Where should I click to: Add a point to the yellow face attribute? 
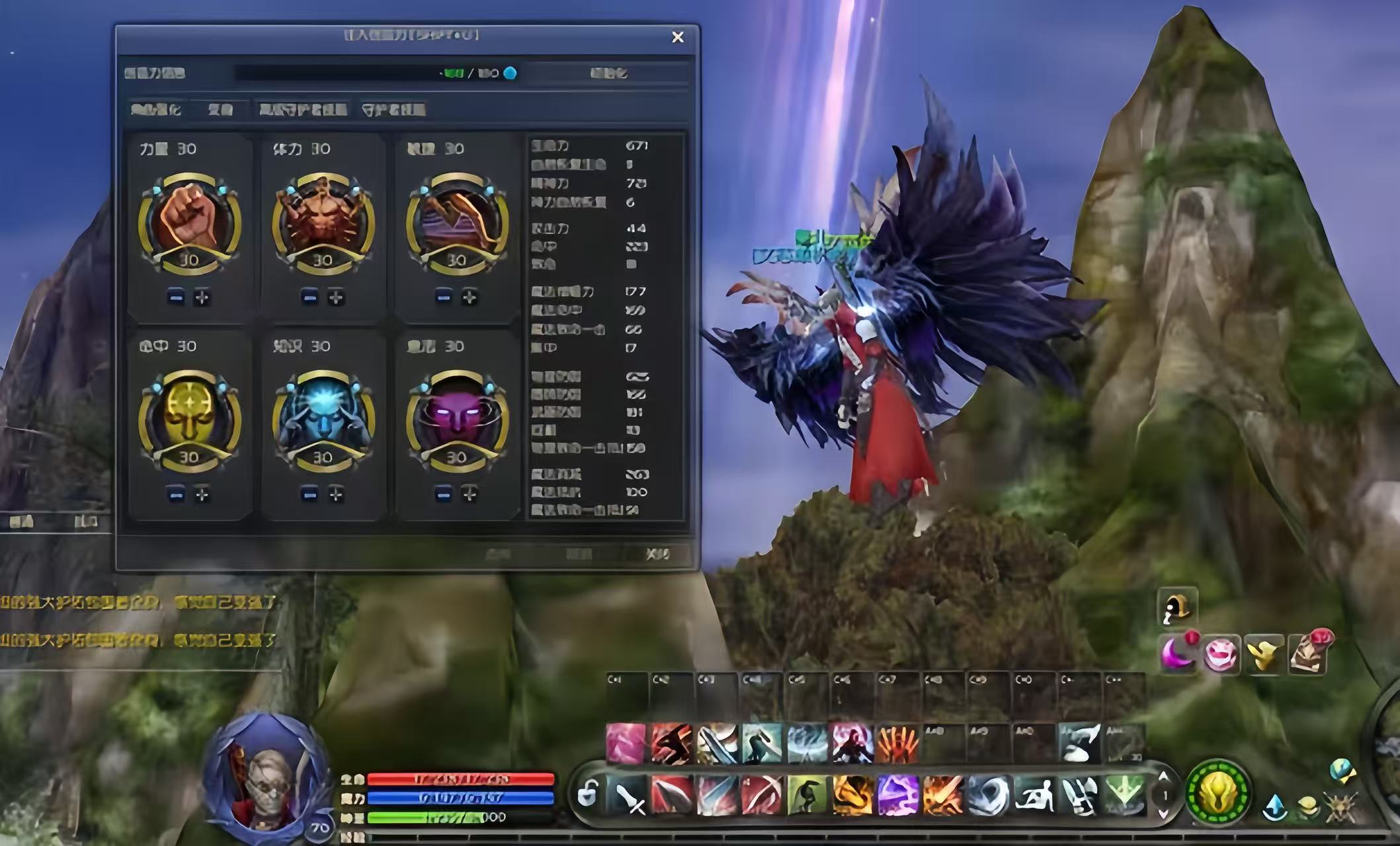202,494
